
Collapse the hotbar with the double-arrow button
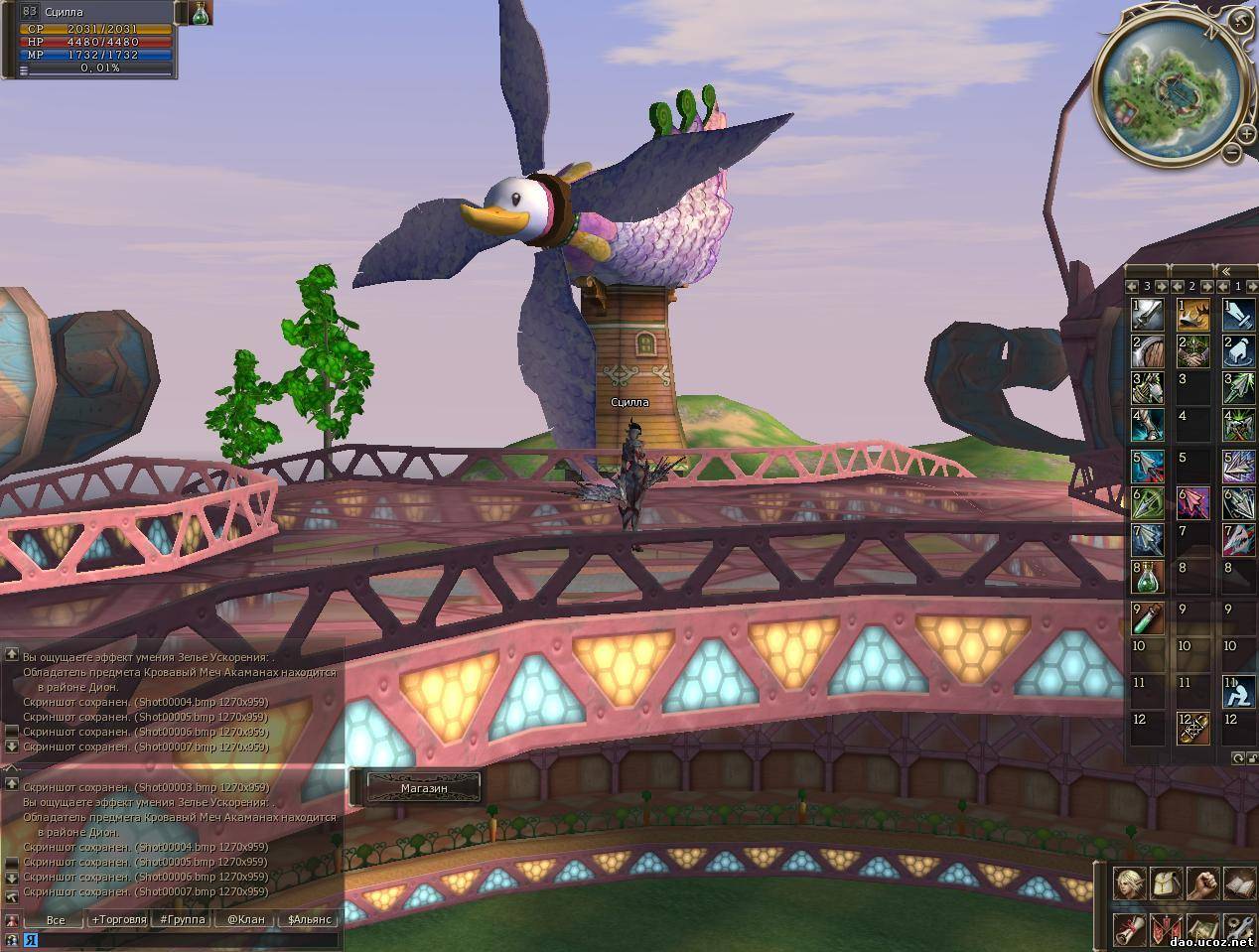[x=1224, y=270]
